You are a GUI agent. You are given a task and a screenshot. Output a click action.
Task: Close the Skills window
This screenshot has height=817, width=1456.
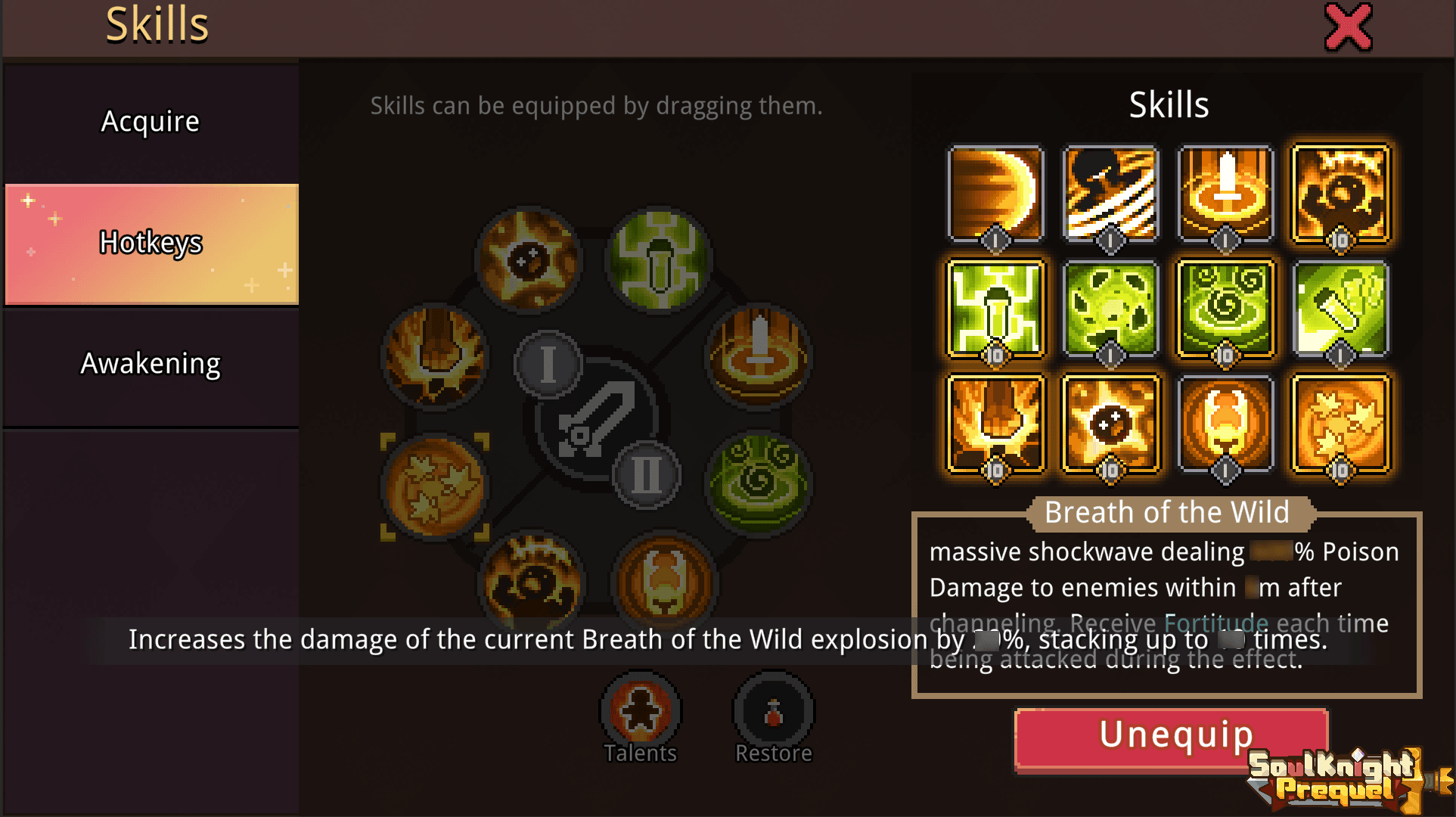click(1348, 28)
